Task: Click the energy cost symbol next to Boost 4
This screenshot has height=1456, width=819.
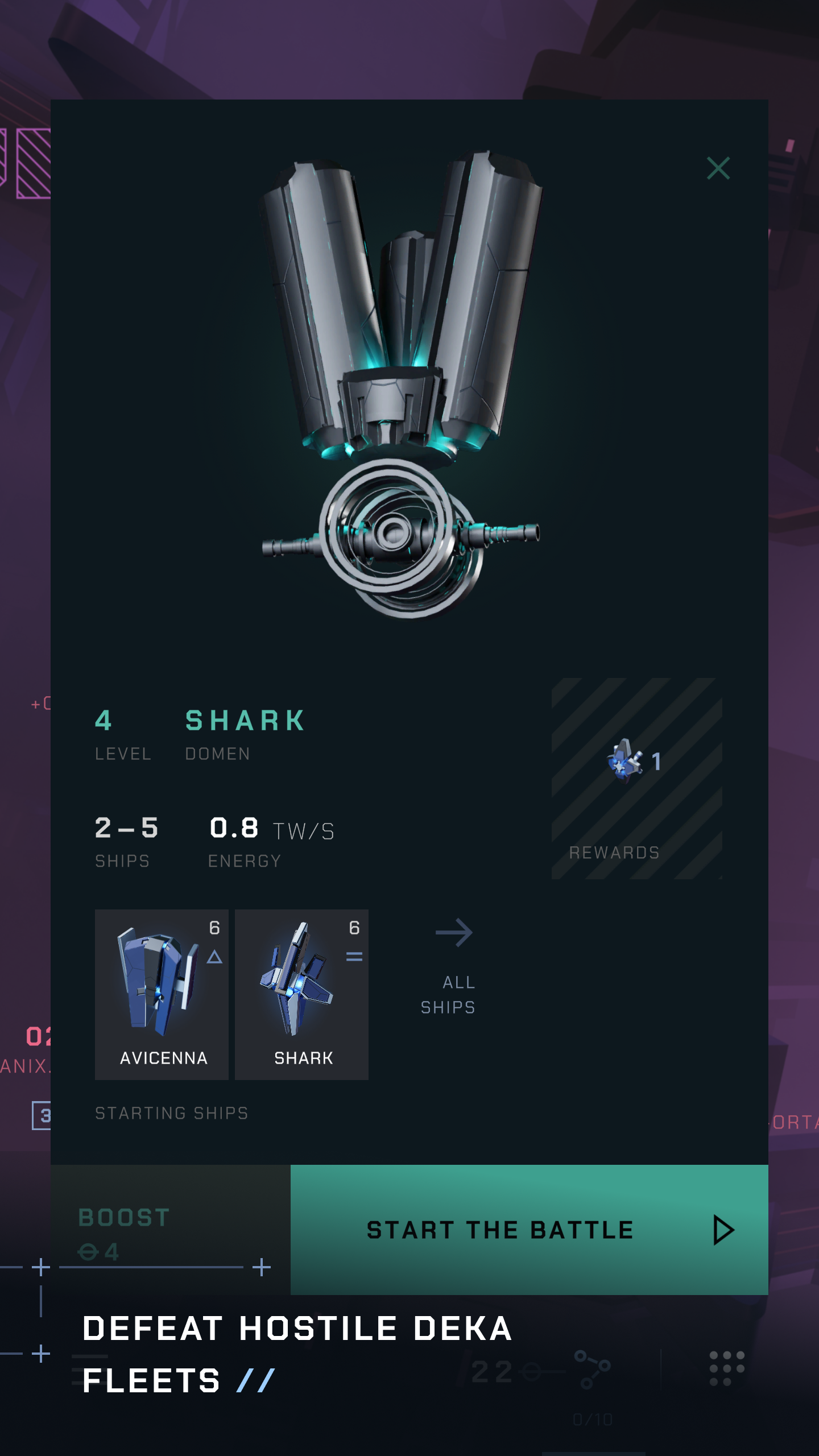Action: 89,1251
